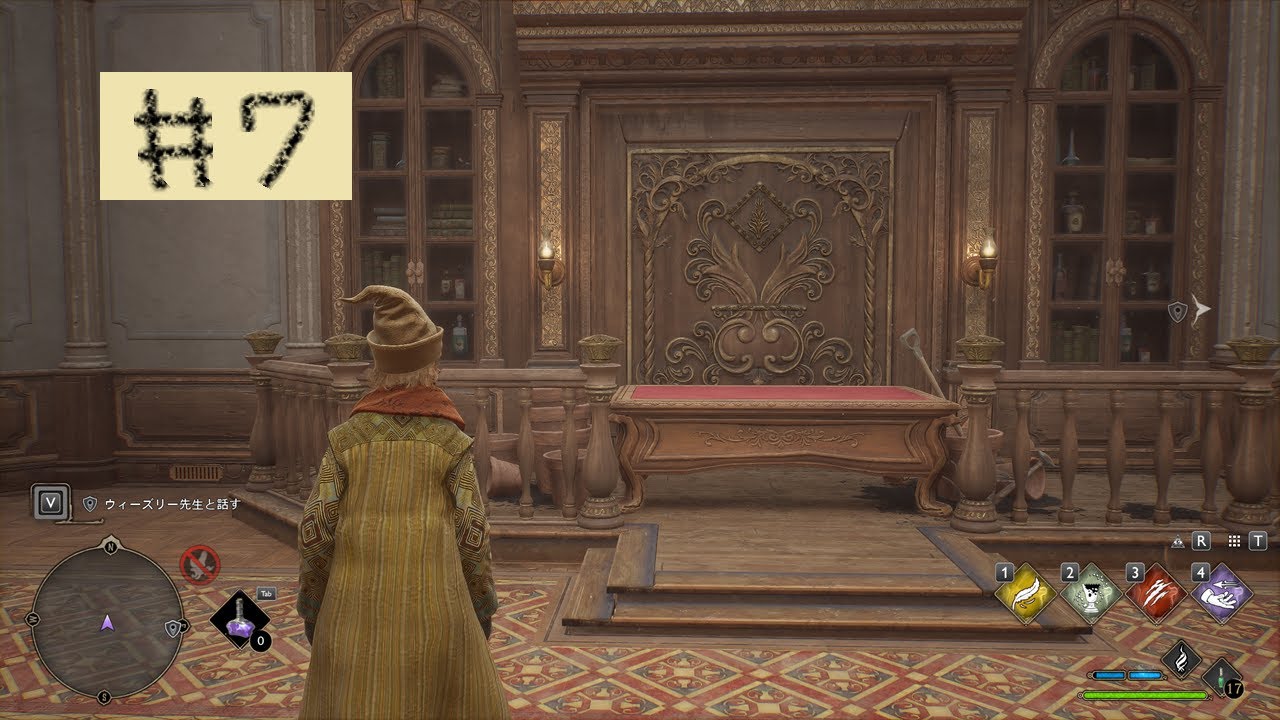Viewport: 1280px width, 720px height.
Task: Select the purple potion tool slot
Action: (240, 620)
